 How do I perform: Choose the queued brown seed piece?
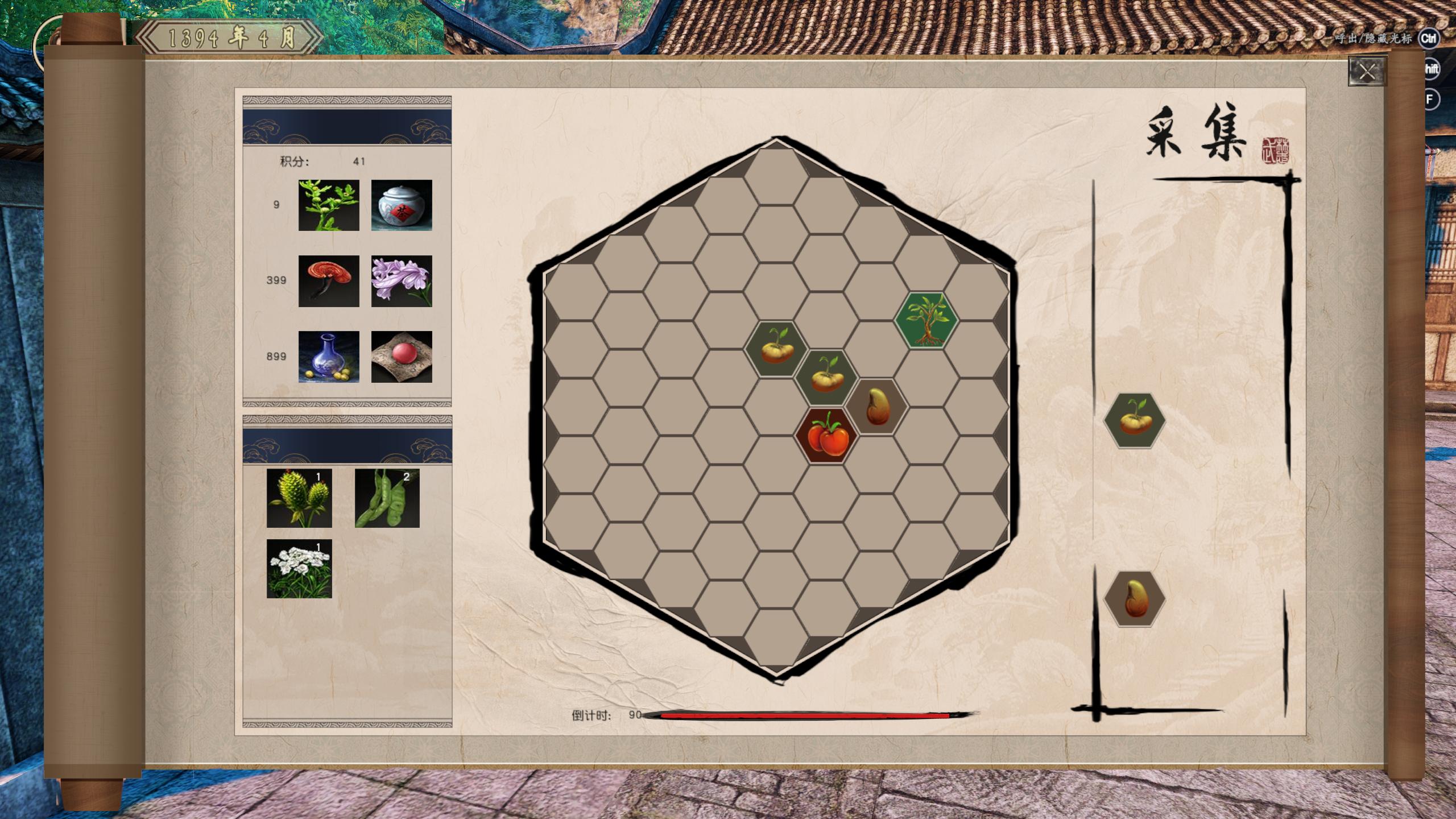point(1134,599)
